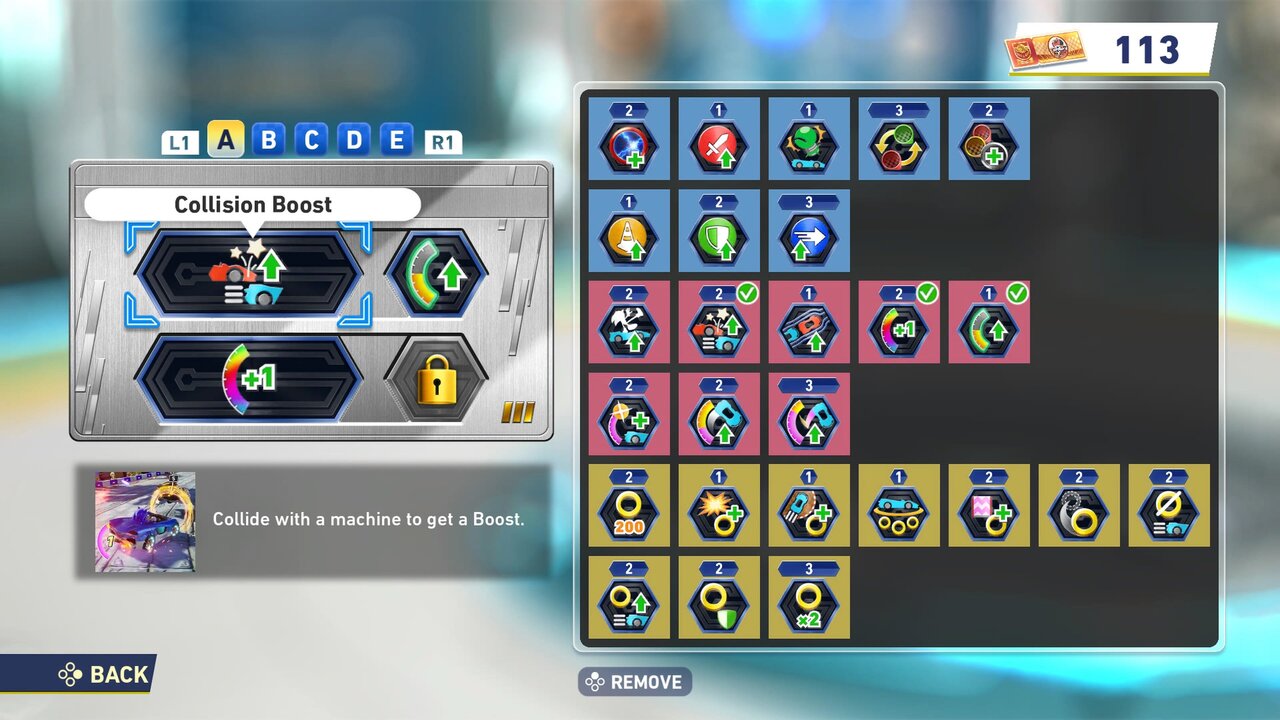
Task: Select the chained ring gadget
Action: 1079,506
